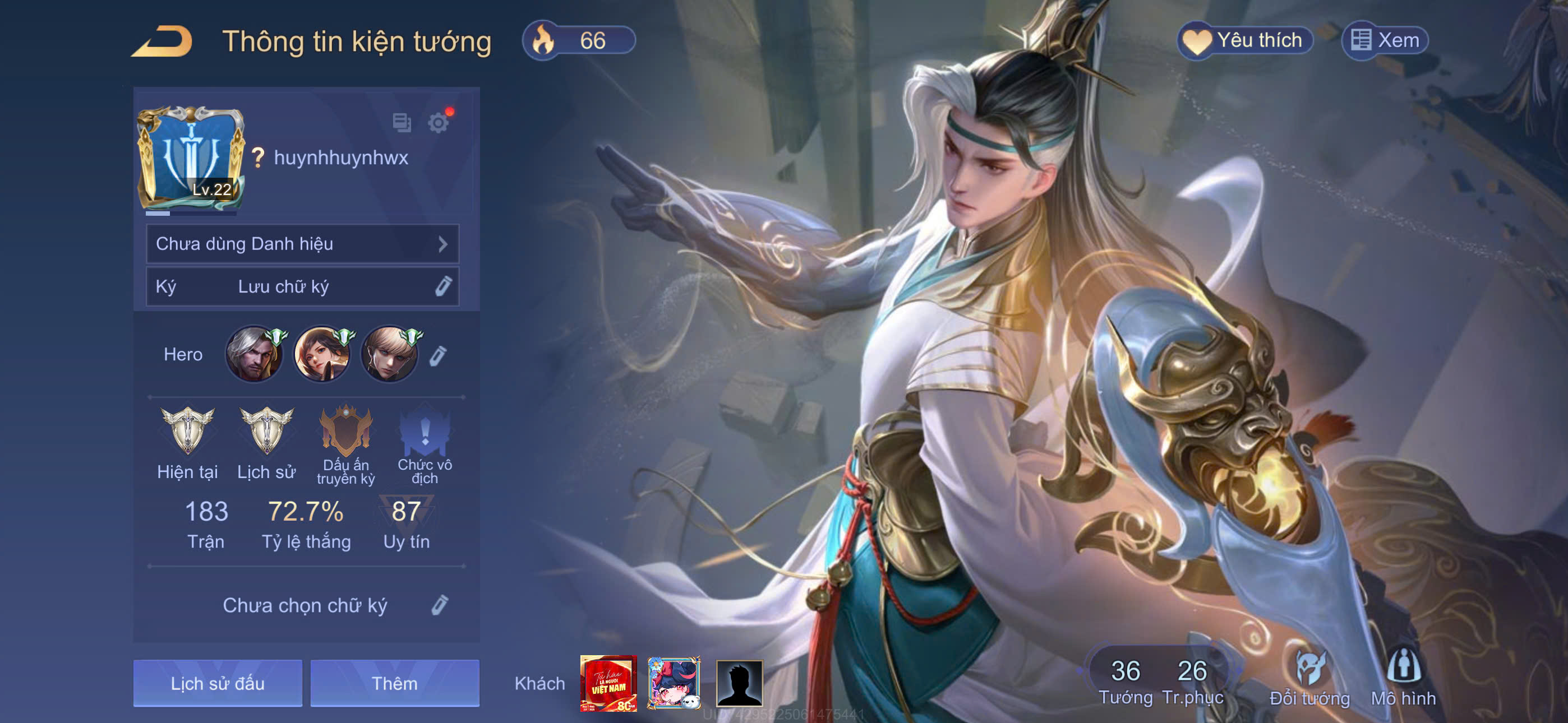Go back using the golden arrow
The width and height of the screenshot is (1568, 723).
(x=162, y=41)
